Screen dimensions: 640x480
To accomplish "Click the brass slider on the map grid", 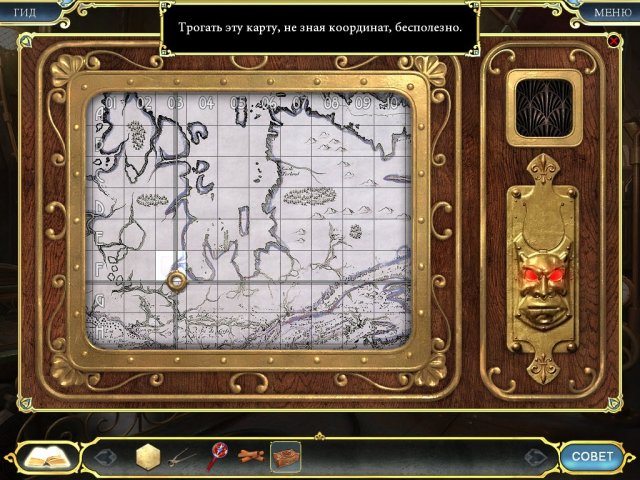I will (x=176, y=281).
